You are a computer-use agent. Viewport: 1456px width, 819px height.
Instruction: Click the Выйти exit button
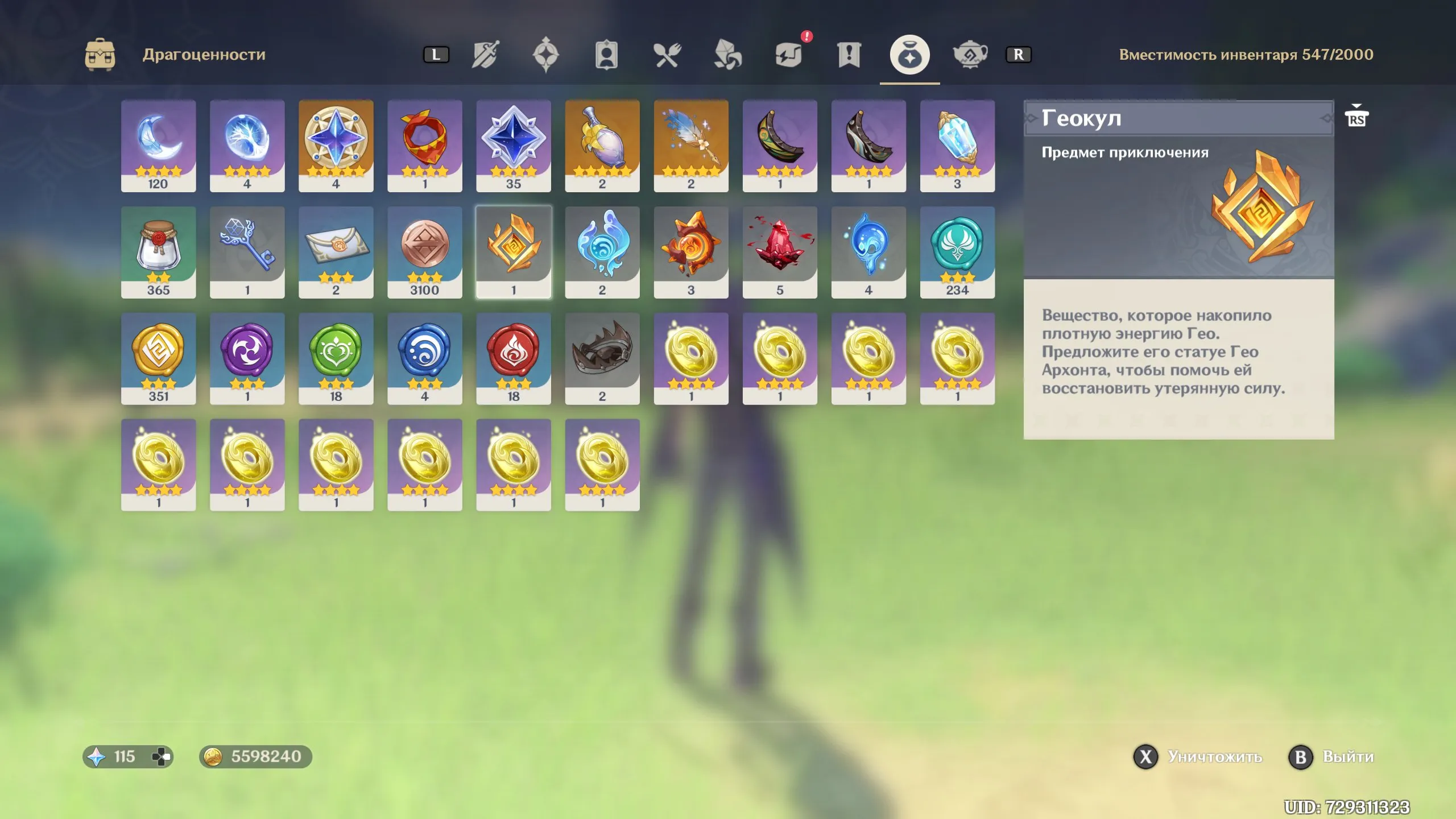1302,756
